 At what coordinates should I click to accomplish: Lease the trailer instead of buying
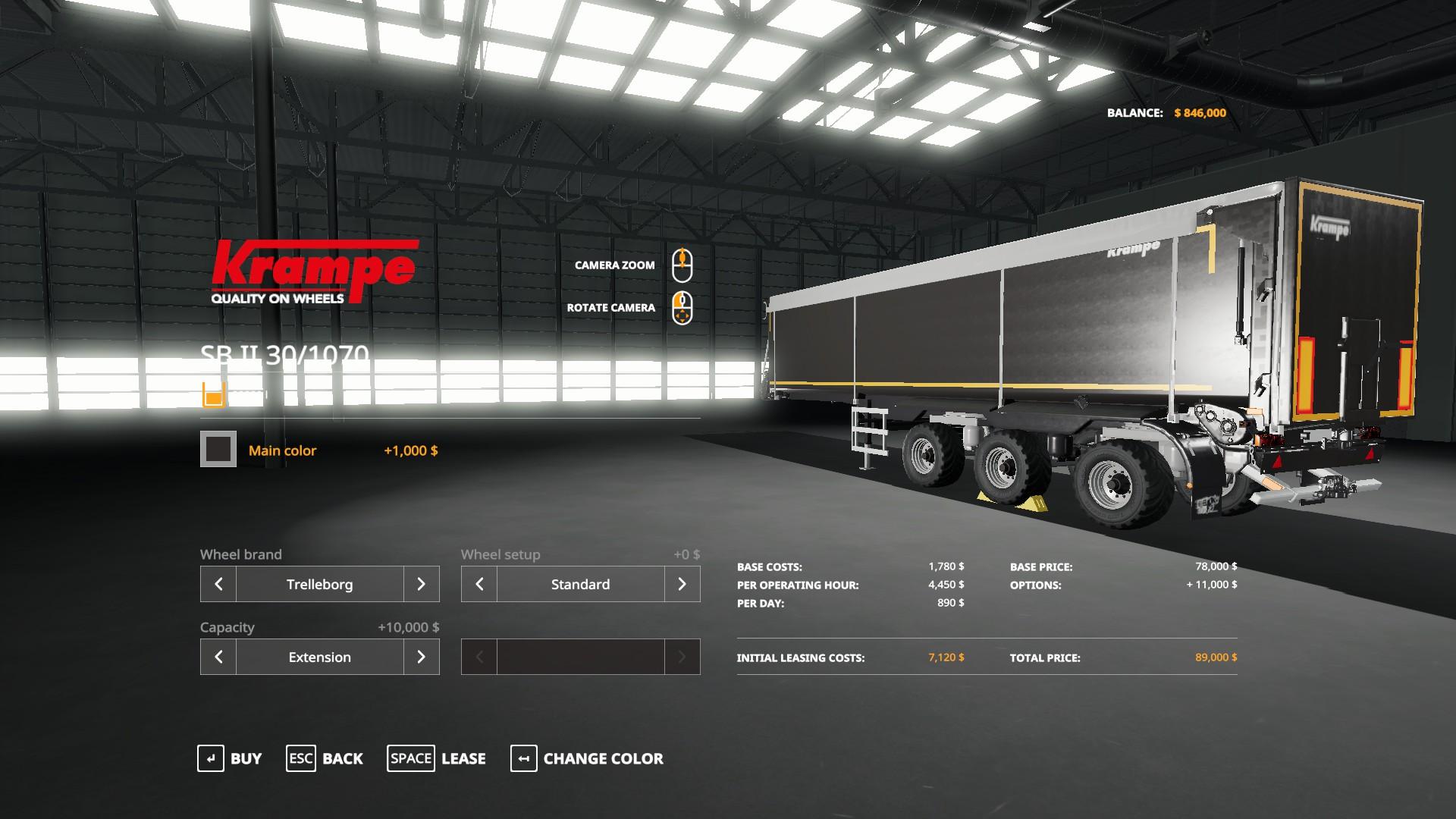tap(437, 758)
